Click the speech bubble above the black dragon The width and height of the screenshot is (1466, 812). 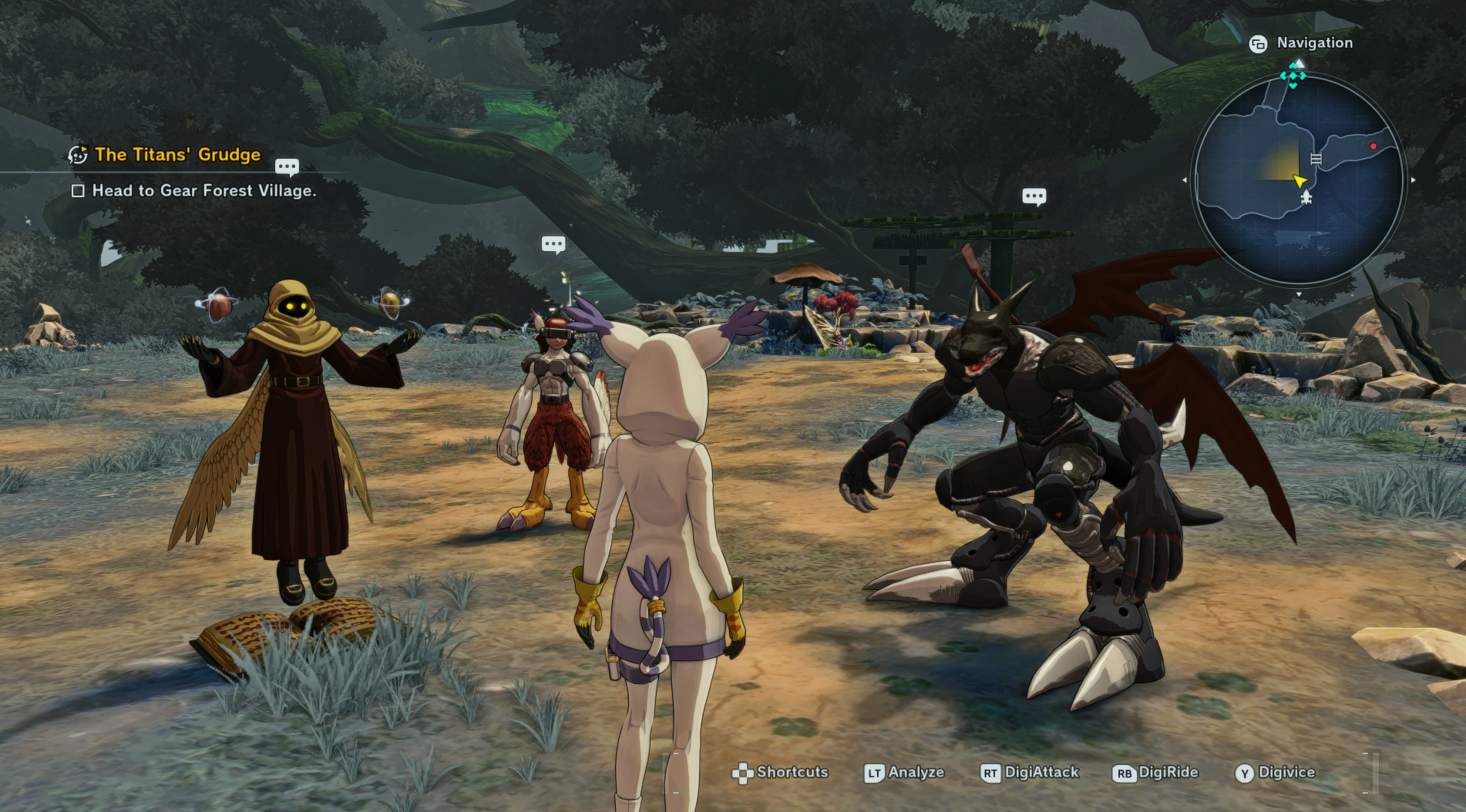pyautogui.click(x=1034, y=196)
